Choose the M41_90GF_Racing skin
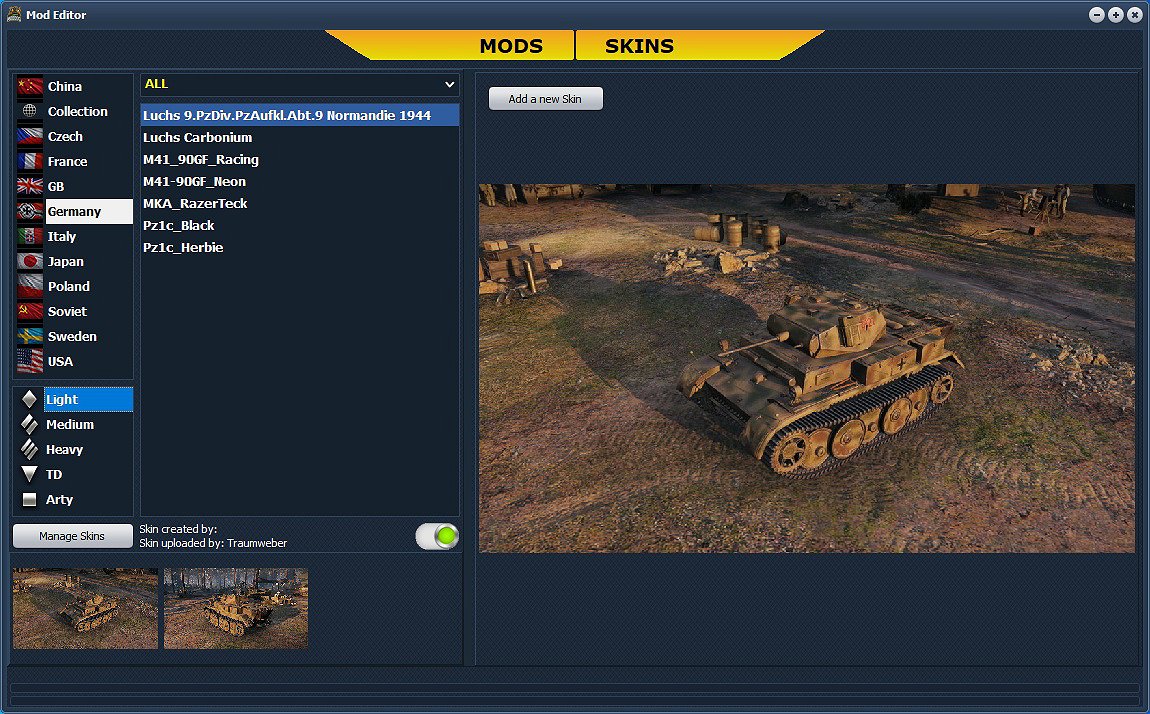Viewport: 1150px width, 714px height. coord(201,160)
